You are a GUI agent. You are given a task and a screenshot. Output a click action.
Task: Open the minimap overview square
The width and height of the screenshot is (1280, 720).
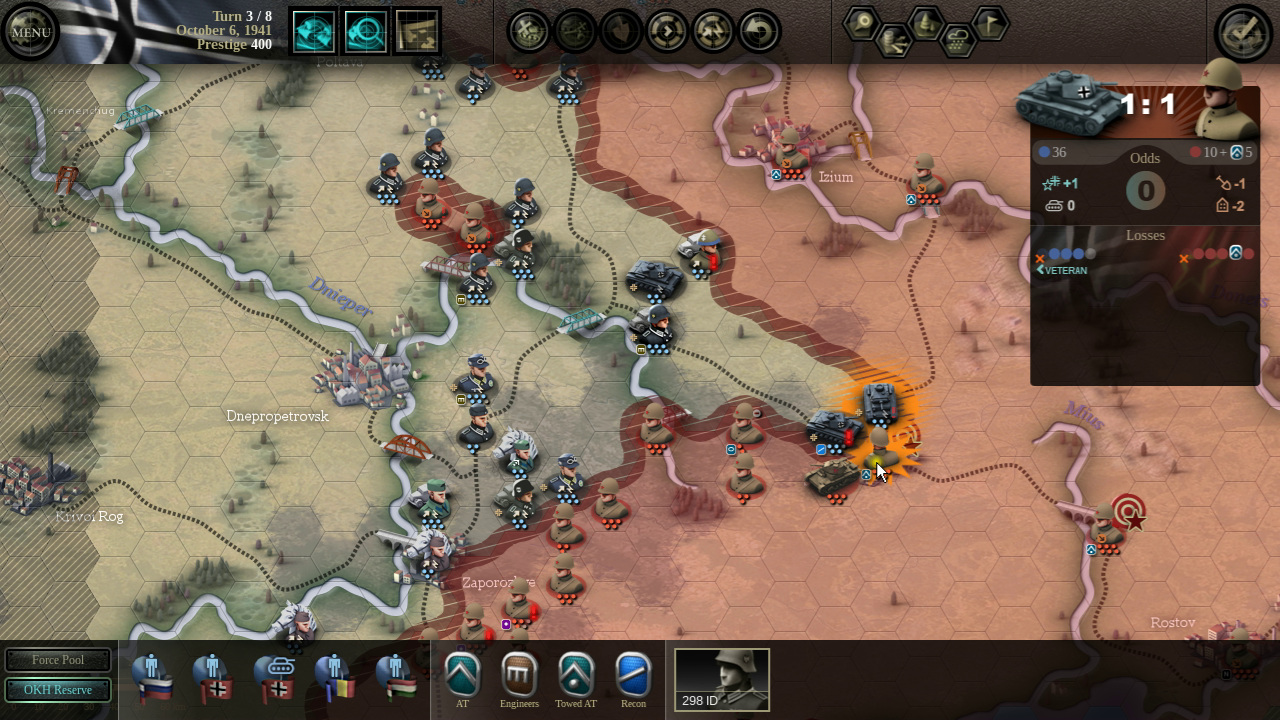(x=415, y=31)
